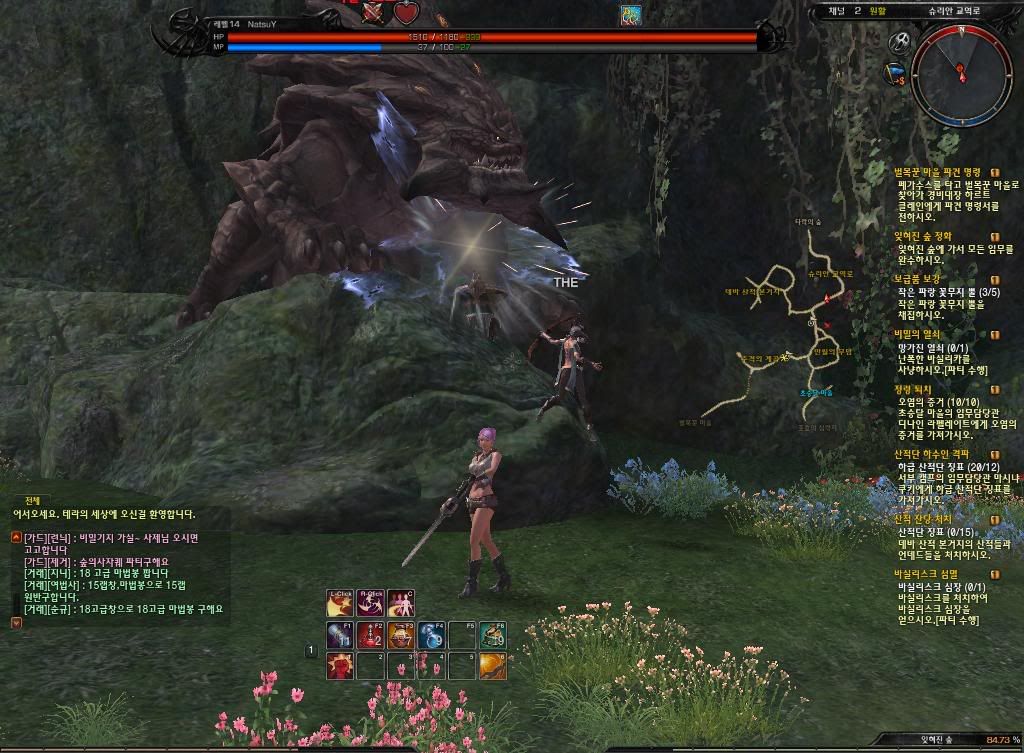
Task: Click the blue flag icon beside the minimap
Action: [x=896, y=73]
